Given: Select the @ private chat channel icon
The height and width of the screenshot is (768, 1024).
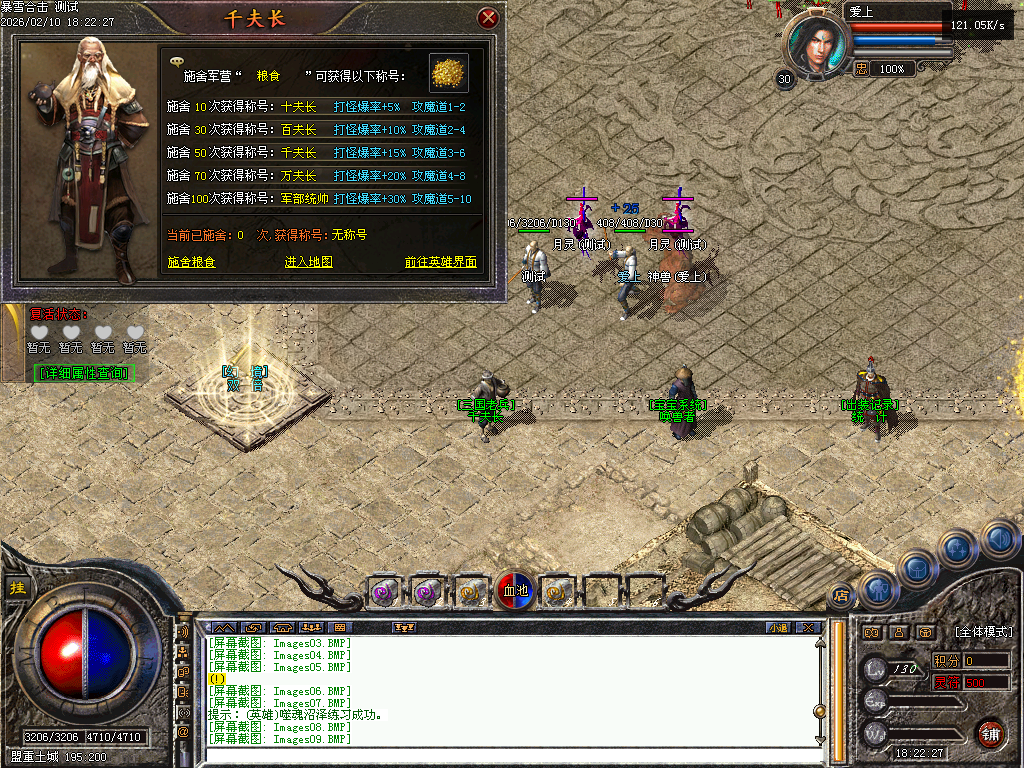Looking at the screenshot, I should click(x=183, y=732).
